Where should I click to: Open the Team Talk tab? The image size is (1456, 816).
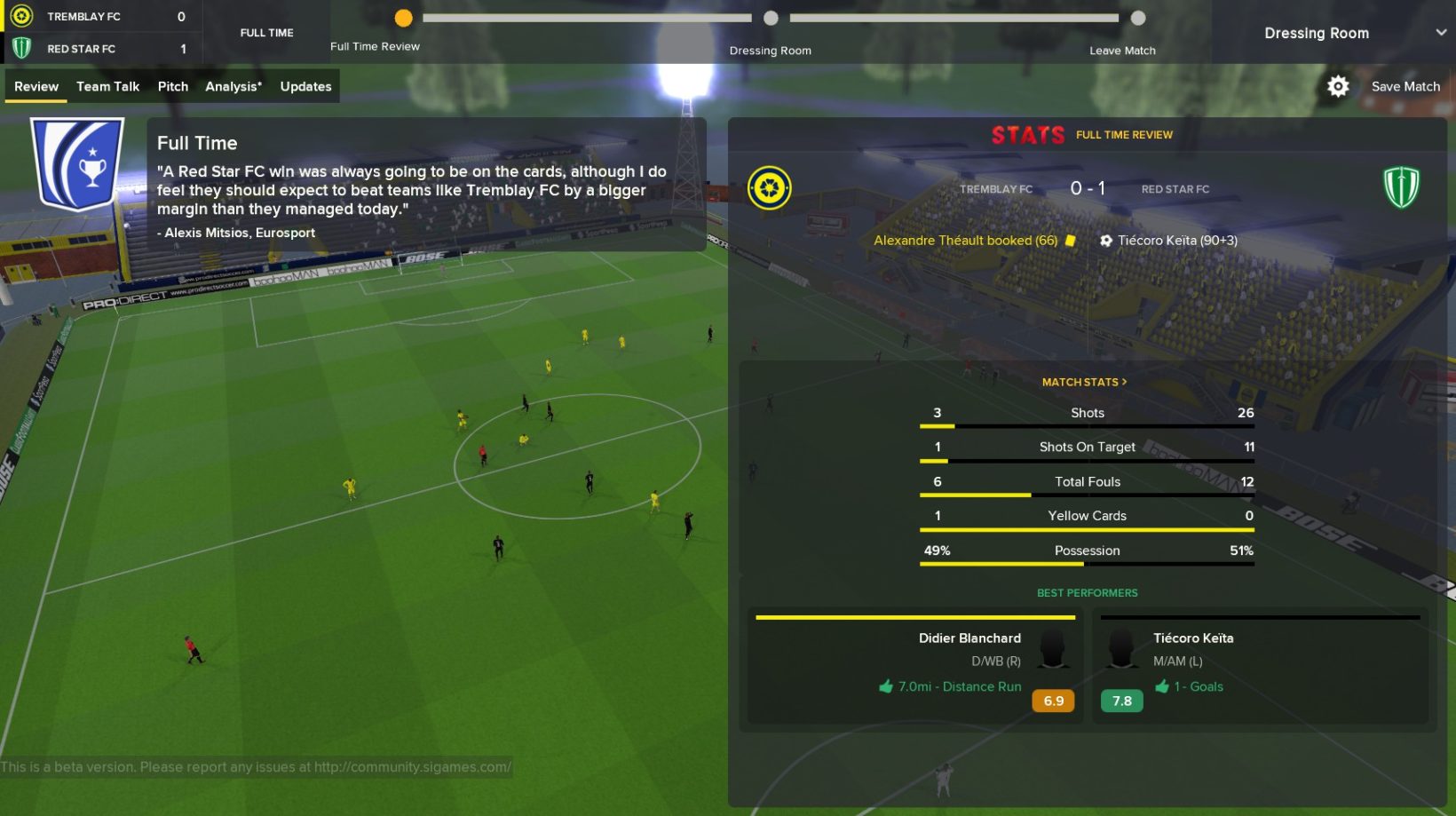107,86
